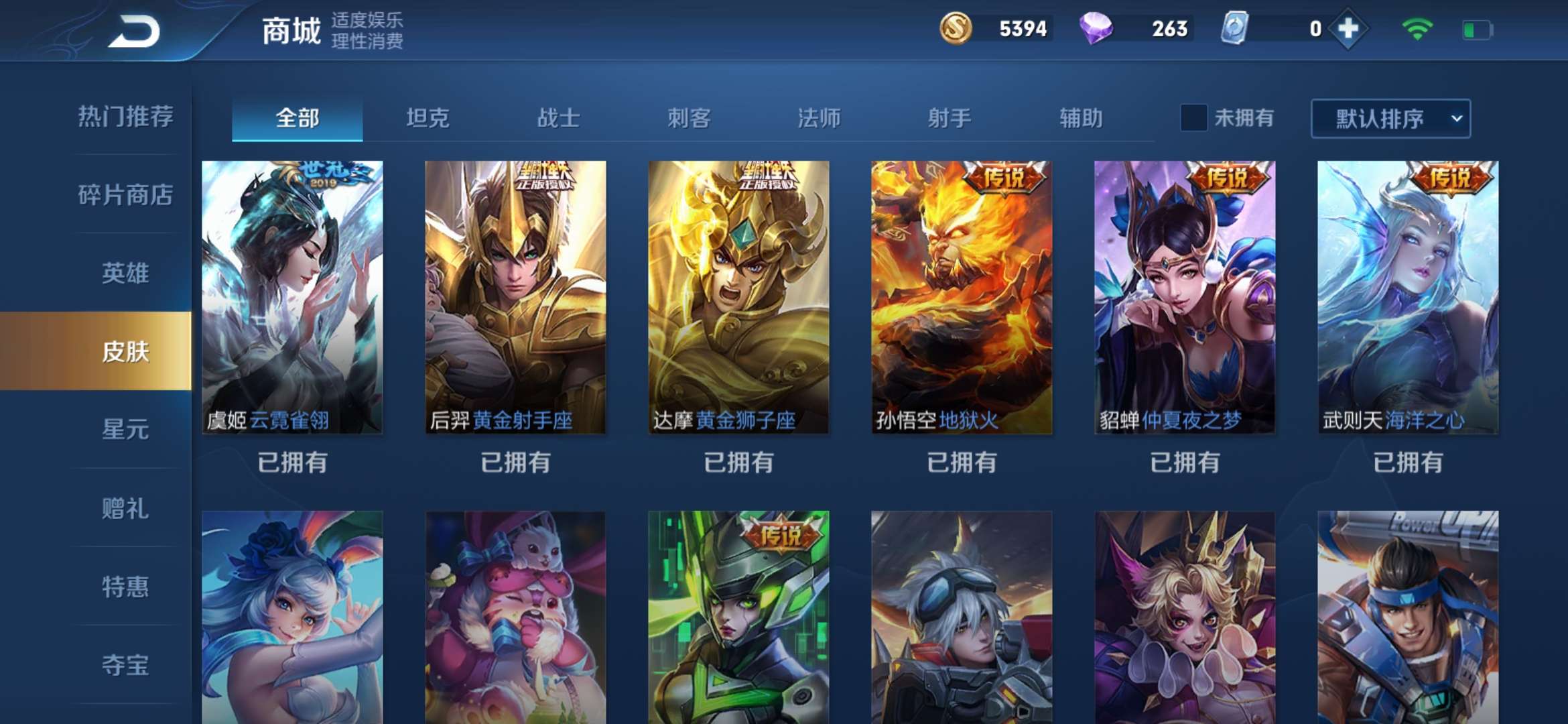
Task: Enable the 未拥有 filter checkbox
Action: point(1192,117)
